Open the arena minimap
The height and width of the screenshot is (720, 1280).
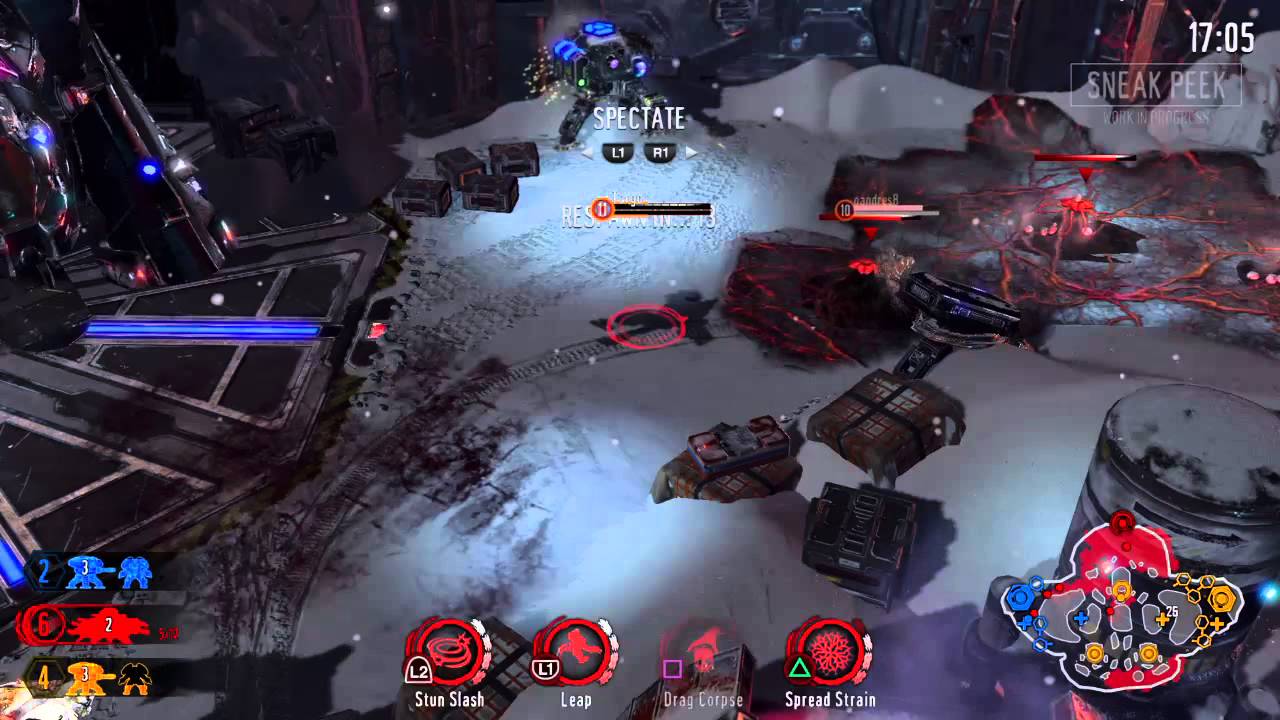[x=1120, y=608]
